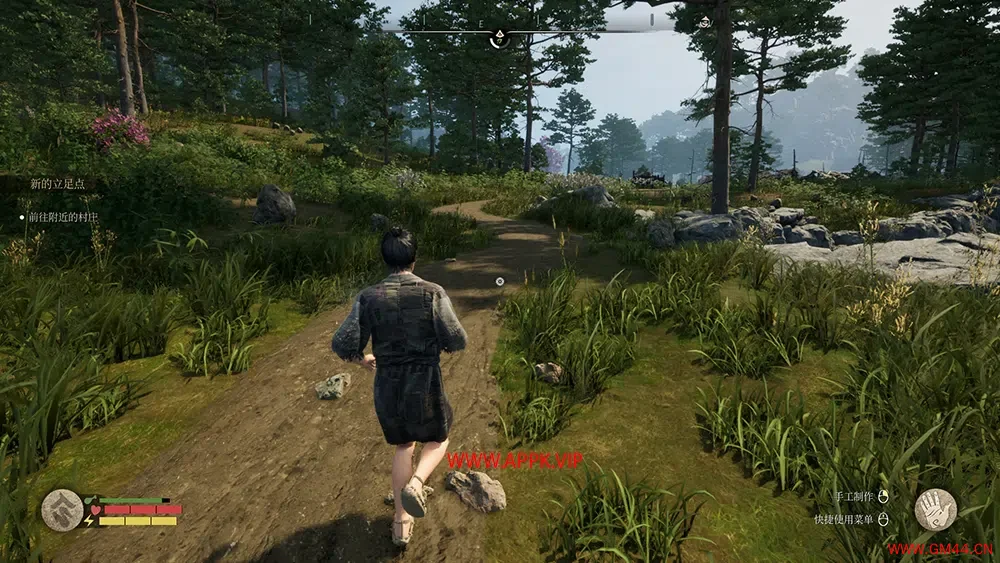Click the 前往附近的村庄 objective line
The height and width of the screenshot is (563, 1000).
point(63,216)
